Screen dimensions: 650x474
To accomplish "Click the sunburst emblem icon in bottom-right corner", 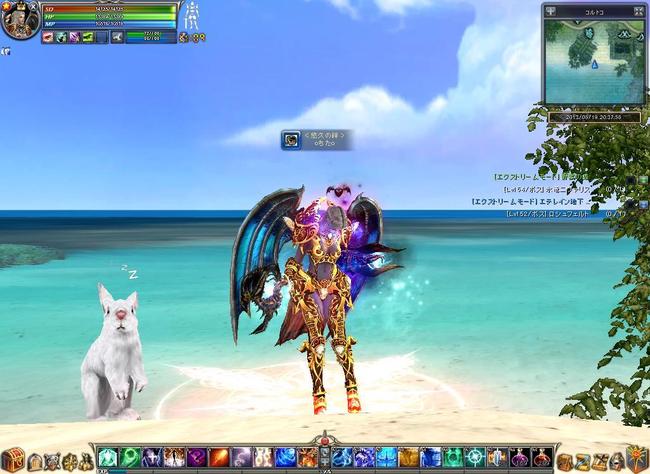I will 635,459.
